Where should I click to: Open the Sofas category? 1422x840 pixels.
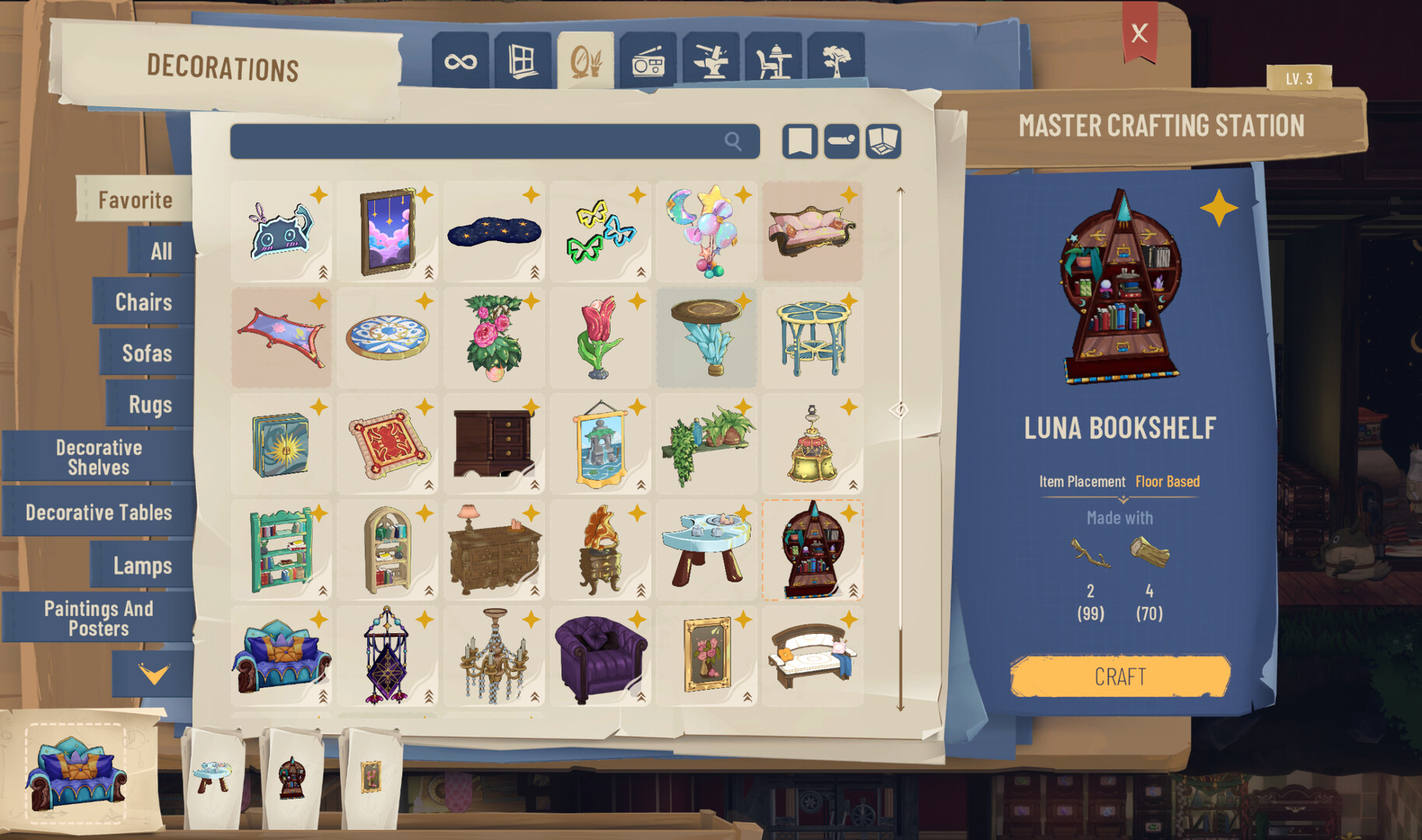tap(147, 353)
